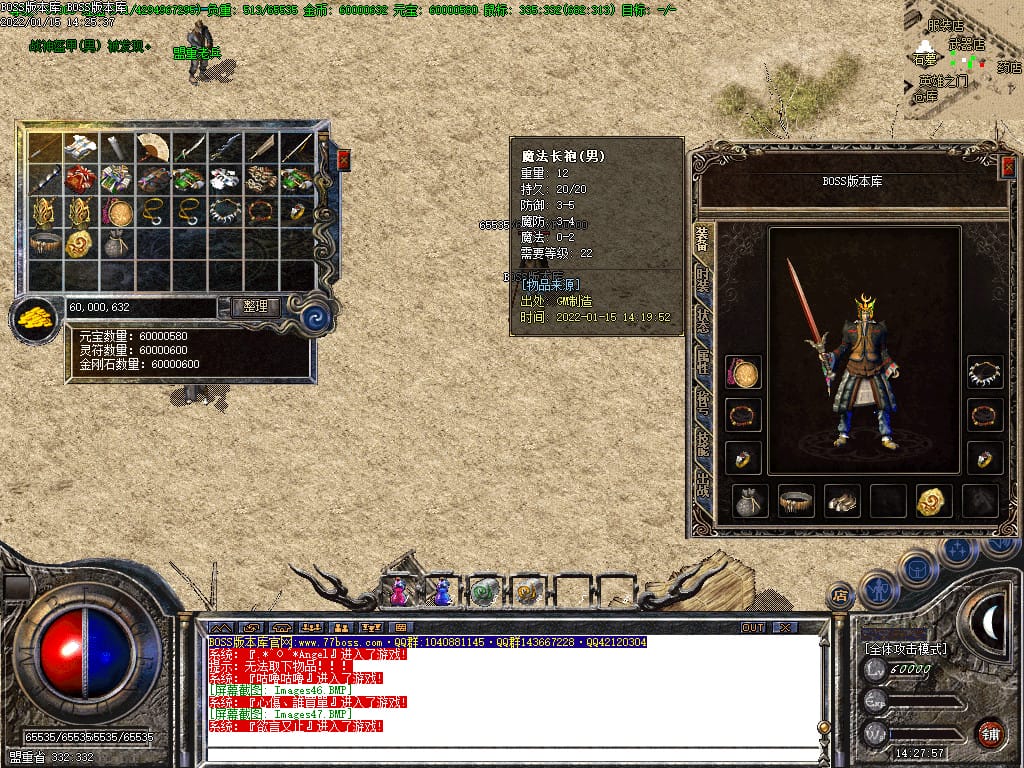Click the red 铺 stall button
Screen dimensions: 1024x768
click(990, 733)
